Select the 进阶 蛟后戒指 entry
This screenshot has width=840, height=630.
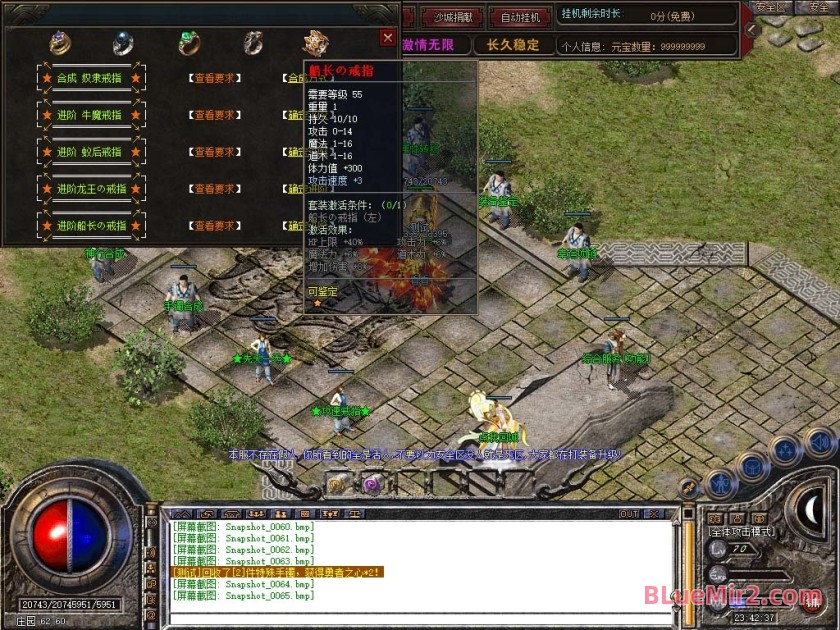pos(89,152)
